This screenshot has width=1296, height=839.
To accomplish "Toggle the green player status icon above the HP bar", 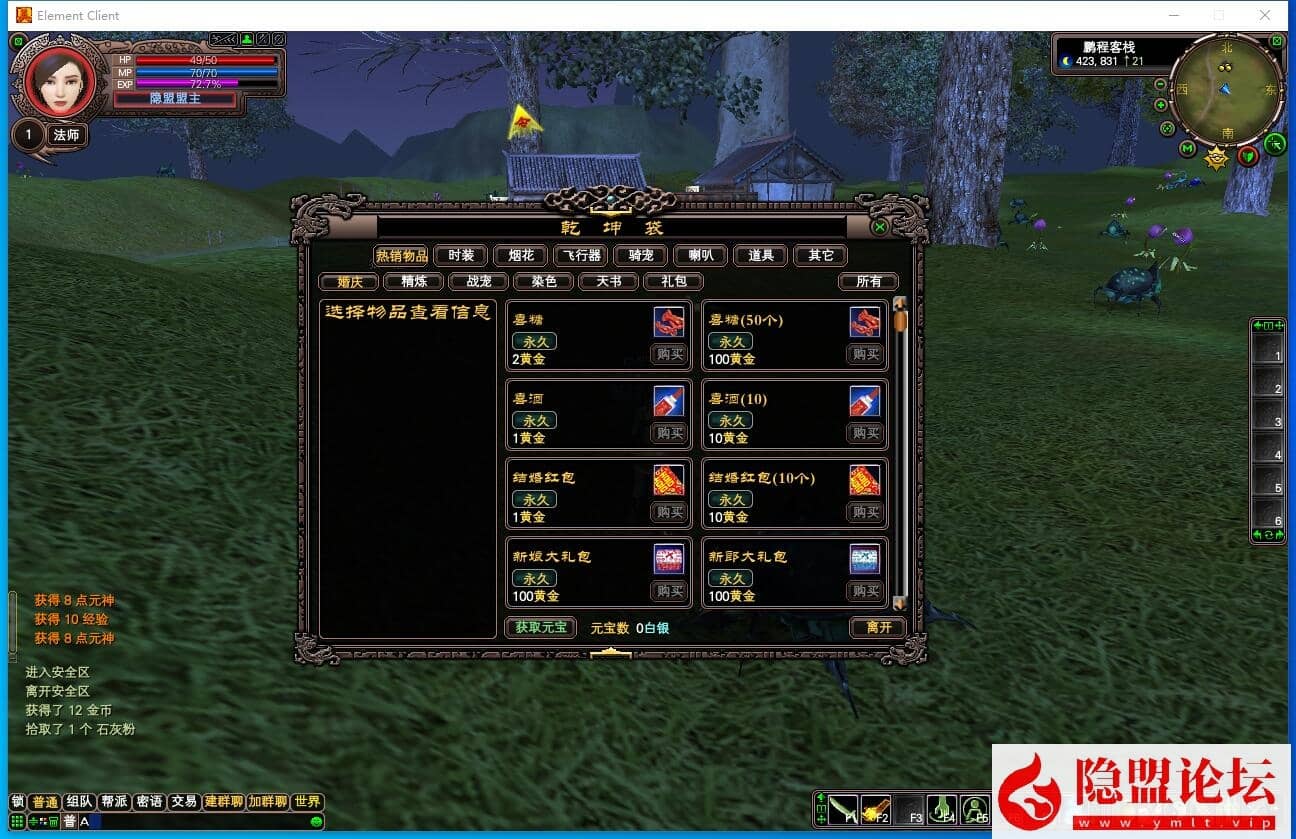I will pos(246,39).
